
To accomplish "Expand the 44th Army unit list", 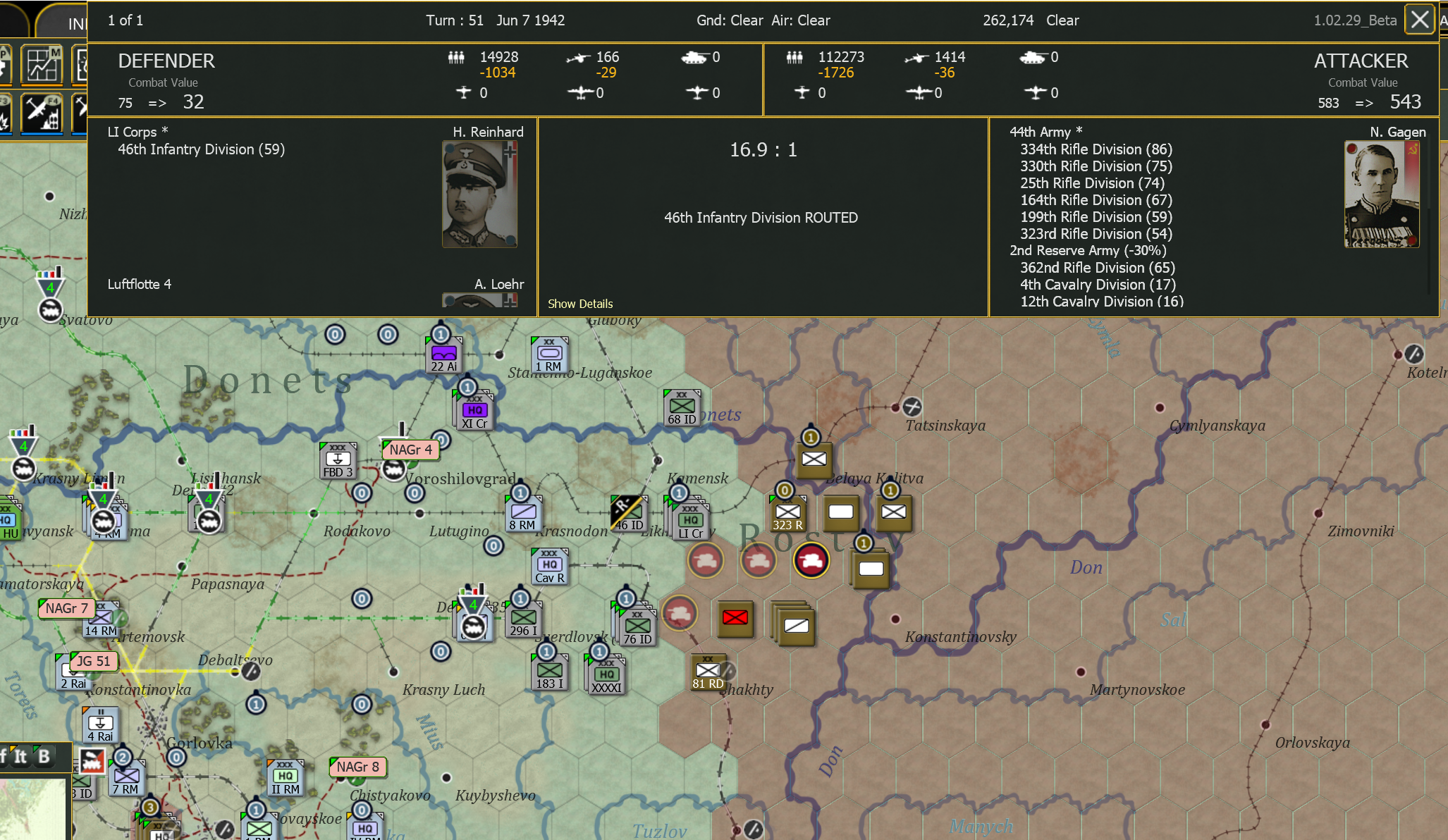I will tap(1046, 132).
